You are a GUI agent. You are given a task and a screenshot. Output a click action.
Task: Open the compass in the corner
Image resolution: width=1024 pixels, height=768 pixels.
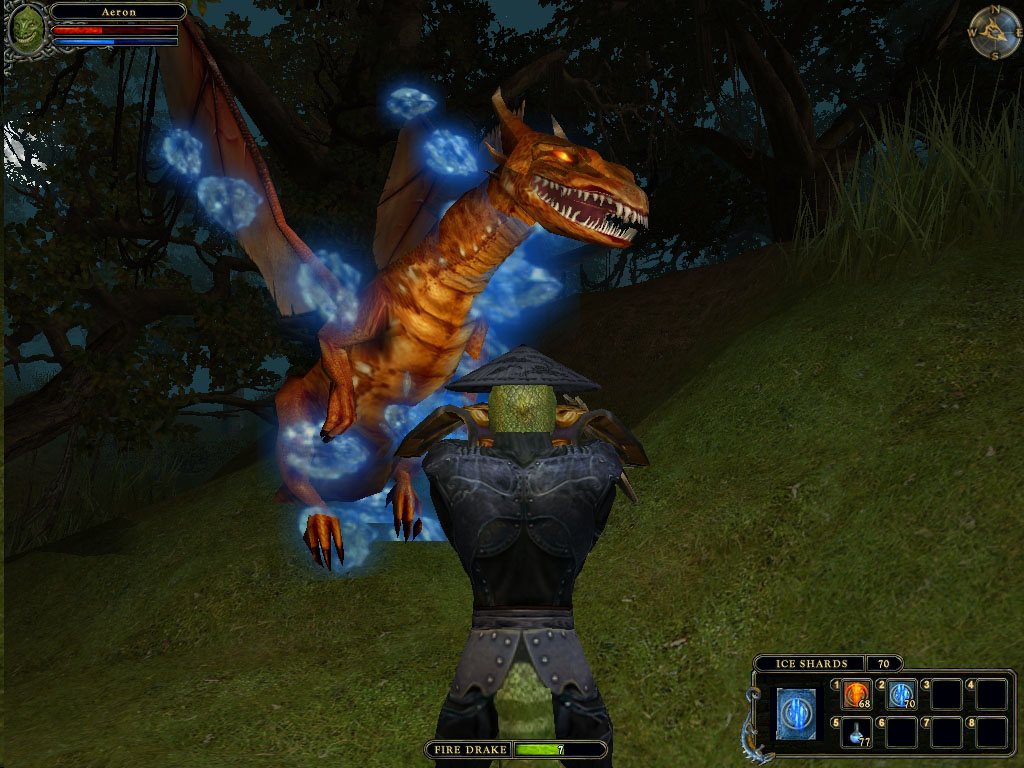coord(994,32)
